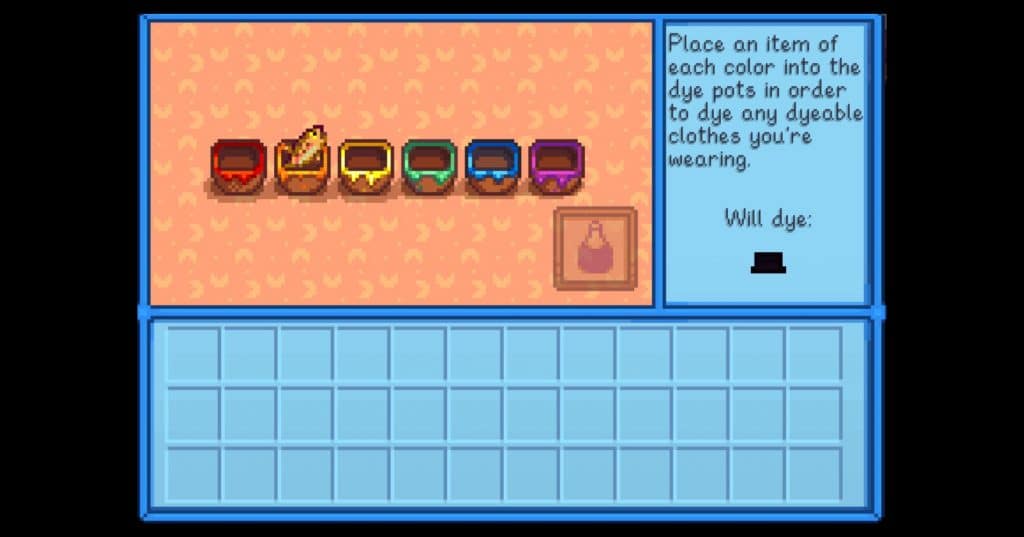The height and width of the screenshot is (537, 1024).
Task: Click the dye bottle button
Action: click(x=595, y=248)
